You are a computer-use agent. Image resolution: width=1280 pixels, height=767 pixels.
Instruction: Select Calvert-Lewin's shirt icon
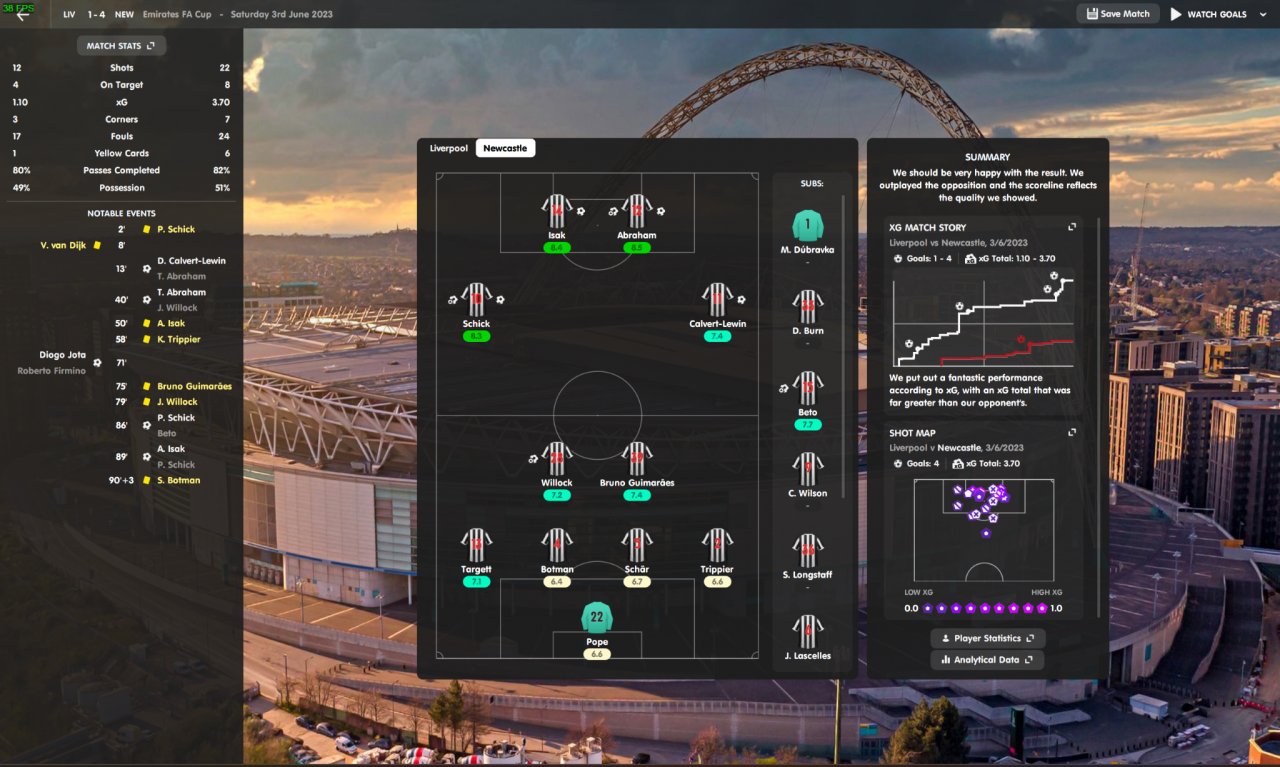pyautogui.click(x=717, y=300)
